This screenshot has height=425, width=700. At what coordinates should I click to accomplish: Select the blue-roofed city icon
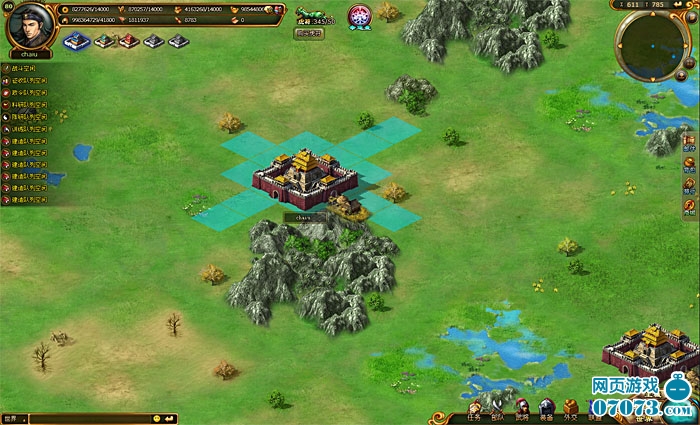point(77,41)
